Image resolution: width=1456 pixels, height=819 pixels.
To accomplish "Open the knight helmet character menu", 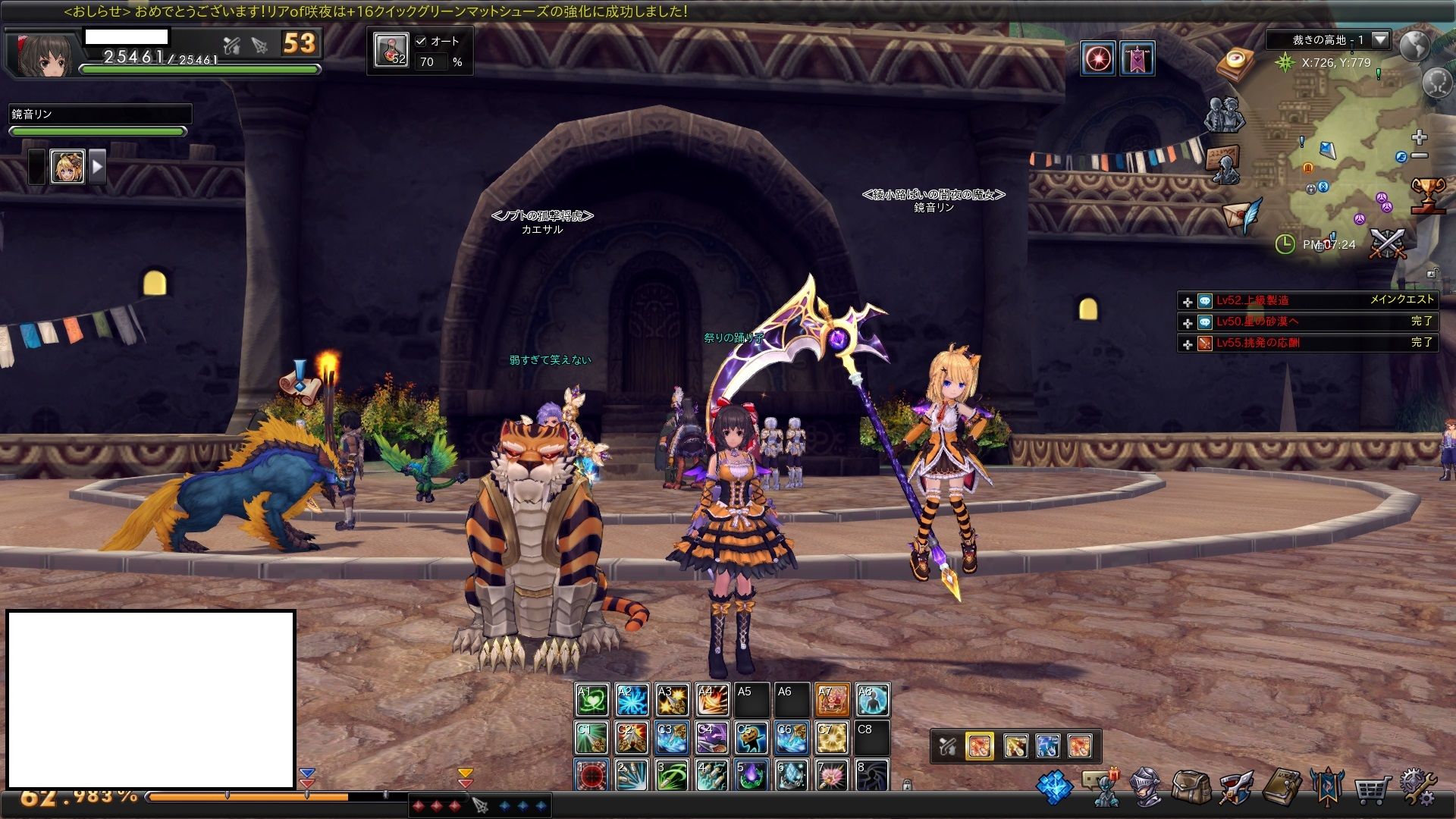I will pyautogui.click(x=1146, y=788).
